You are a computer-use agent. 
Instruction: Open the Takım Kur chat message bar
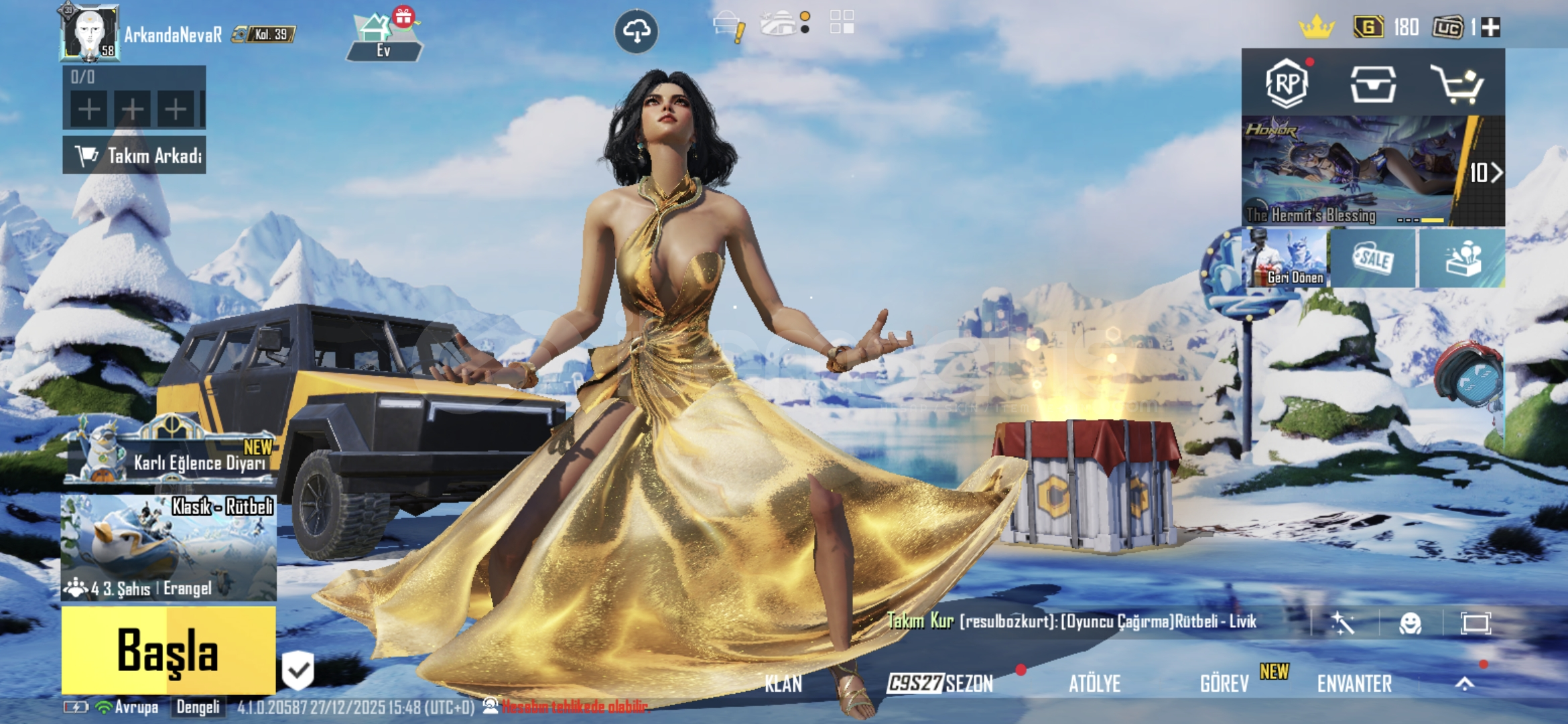[x=1072, y=621]
